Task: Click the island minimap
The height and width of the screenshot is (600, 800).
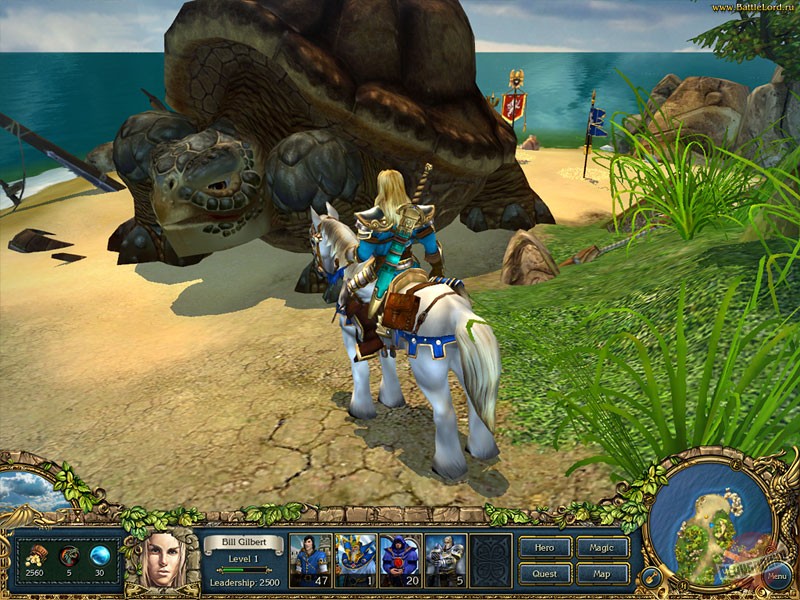Action: [x=711, y=524]
